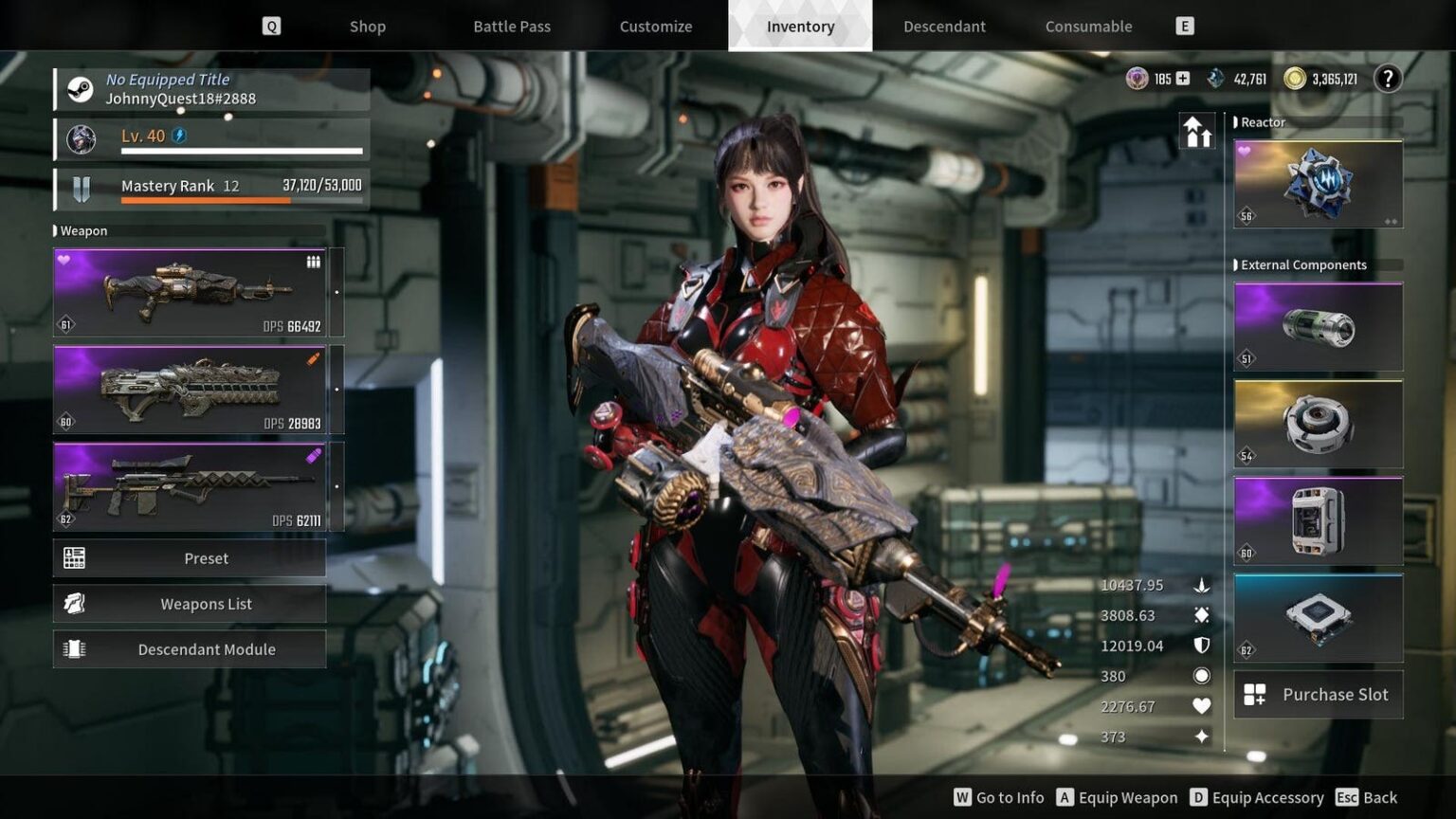Click the Purchase Slot button
This screenshot has width=1456, height=819.
point(1318,694)
